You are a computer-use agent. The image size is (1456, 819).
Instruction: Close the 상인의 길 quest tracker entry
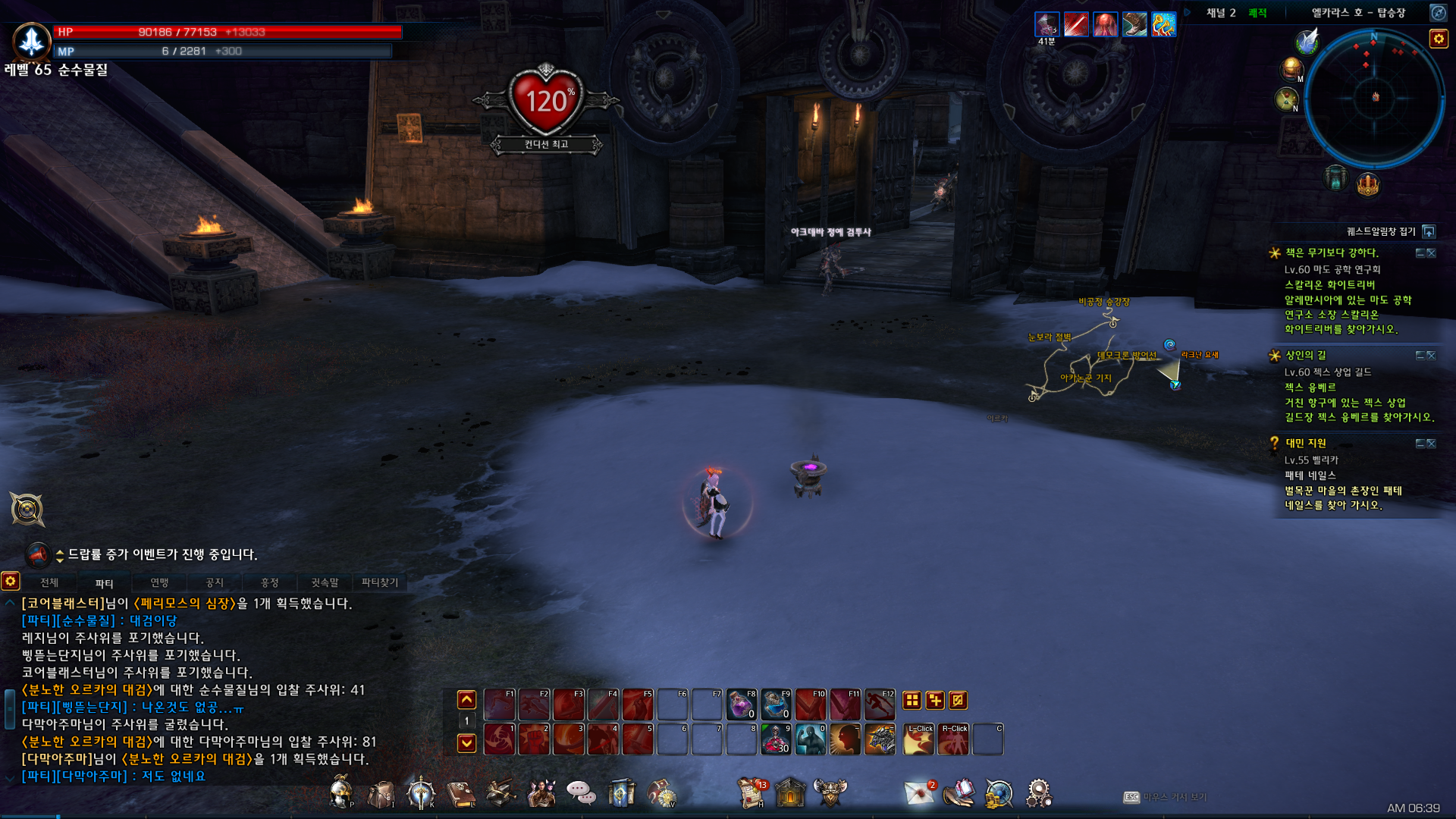point(1431,356)
